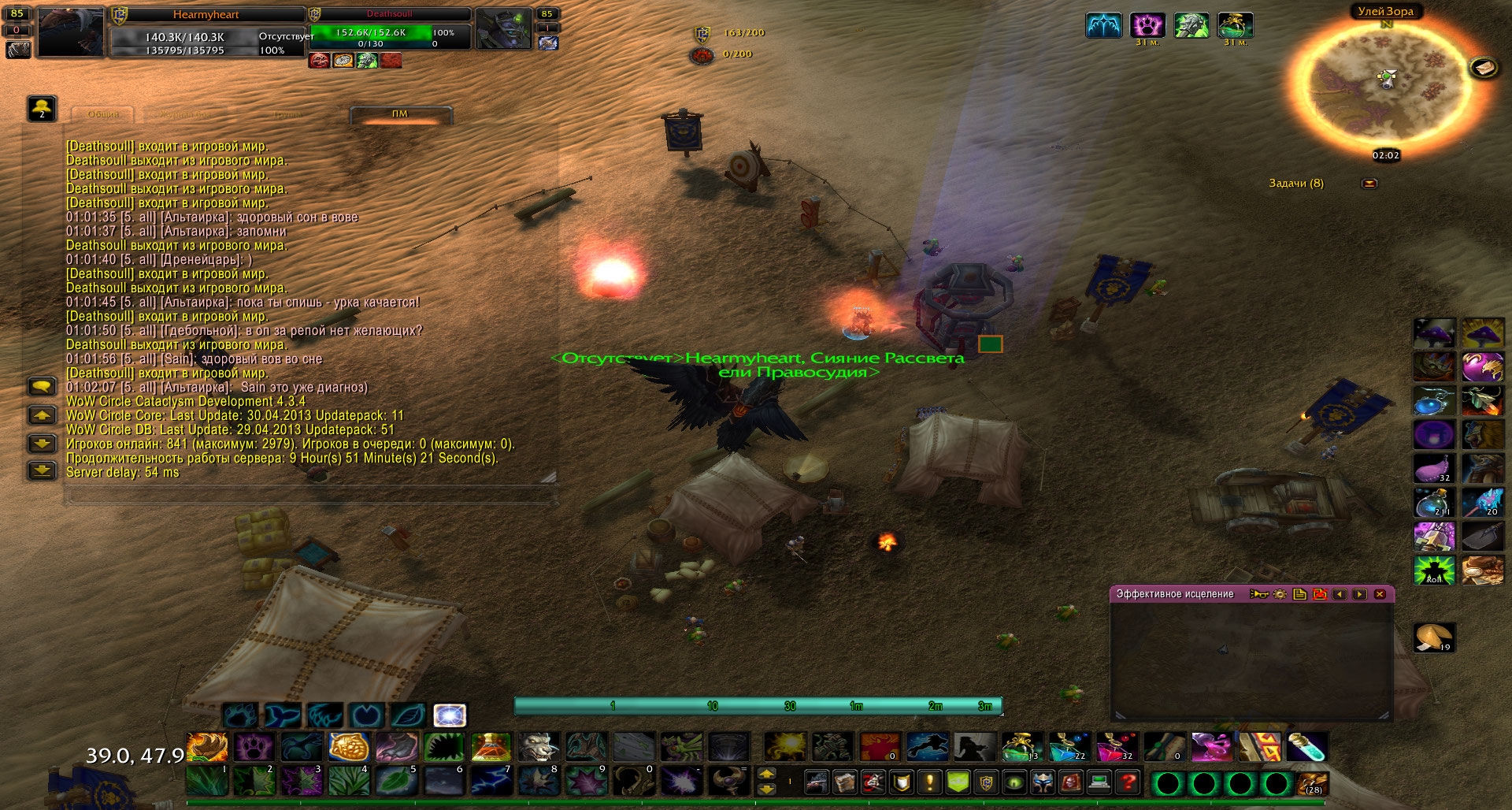Expand the Задачи (8) quest tracker
1512x810 pixels.
(x=1369, y=184)
